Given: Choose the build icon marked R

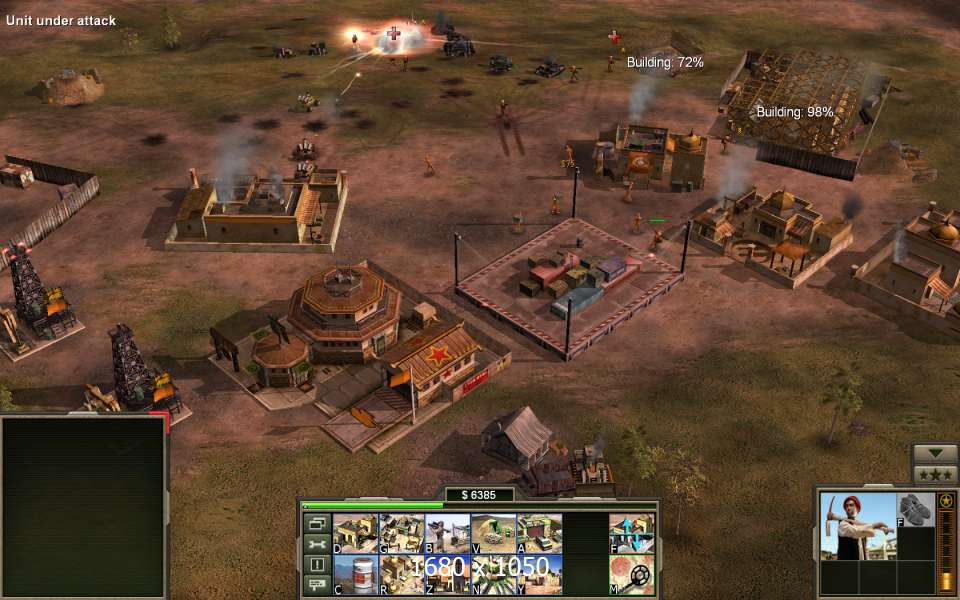Looking at the screenshot, I should coord(402,574).
